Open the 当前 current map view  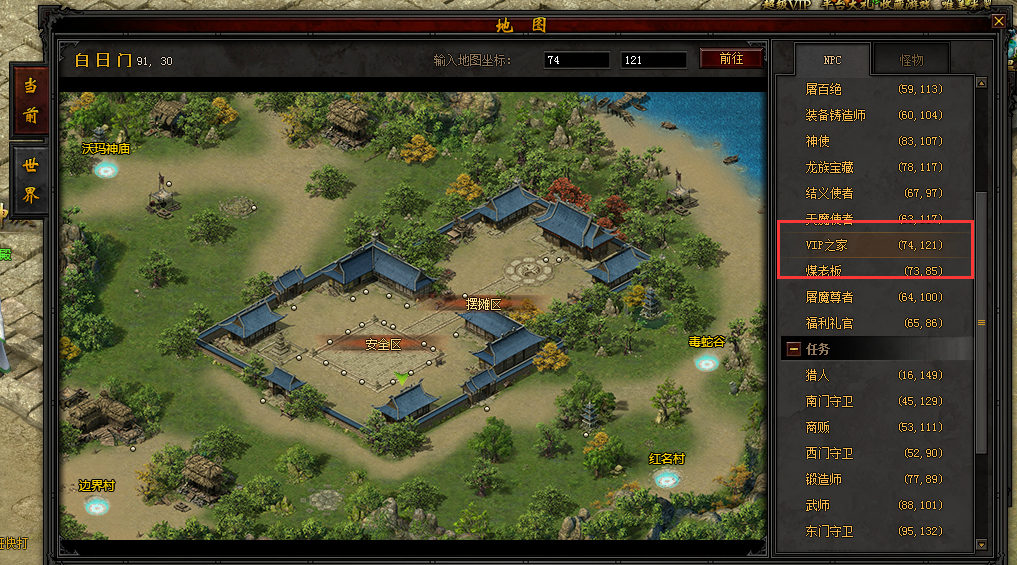tap(31, 100)
